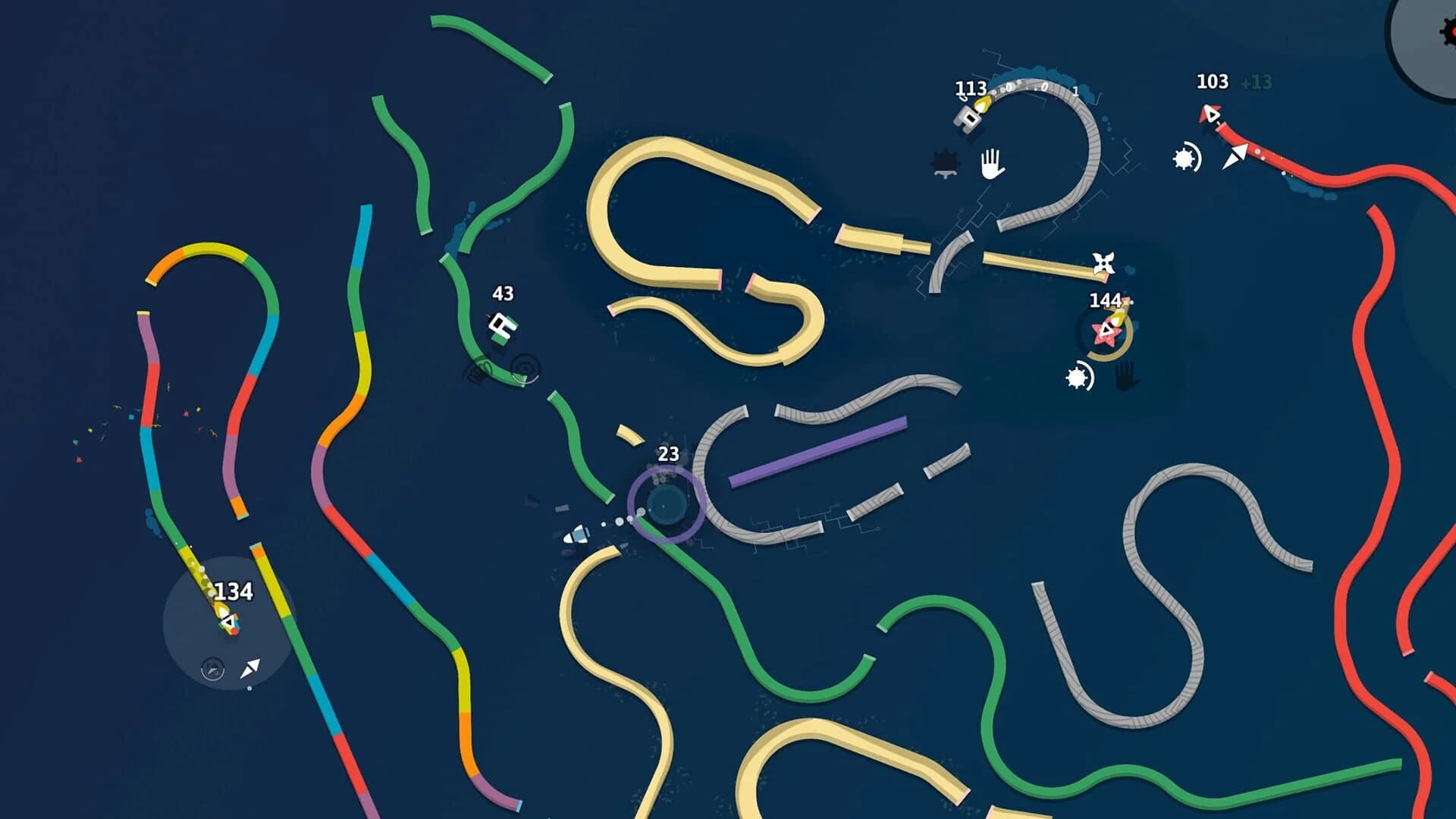The image size is (1456, 819).
Task: Click the 144 score number
Action: (1106, 300)
